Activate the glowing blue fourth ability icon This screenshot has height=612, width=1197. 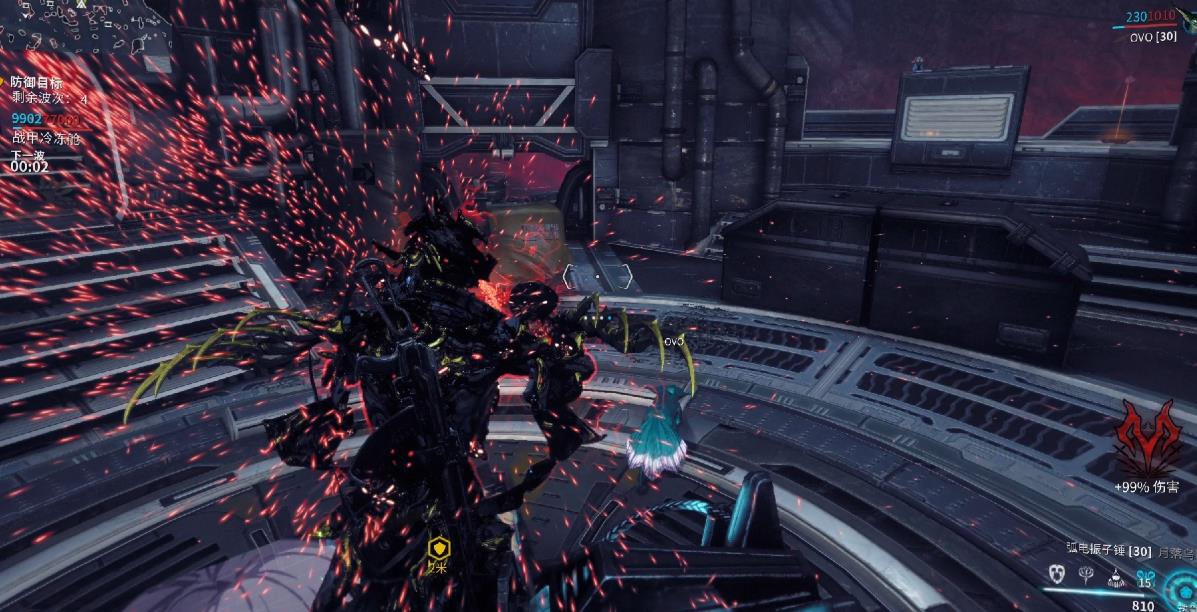(1145, 575)
